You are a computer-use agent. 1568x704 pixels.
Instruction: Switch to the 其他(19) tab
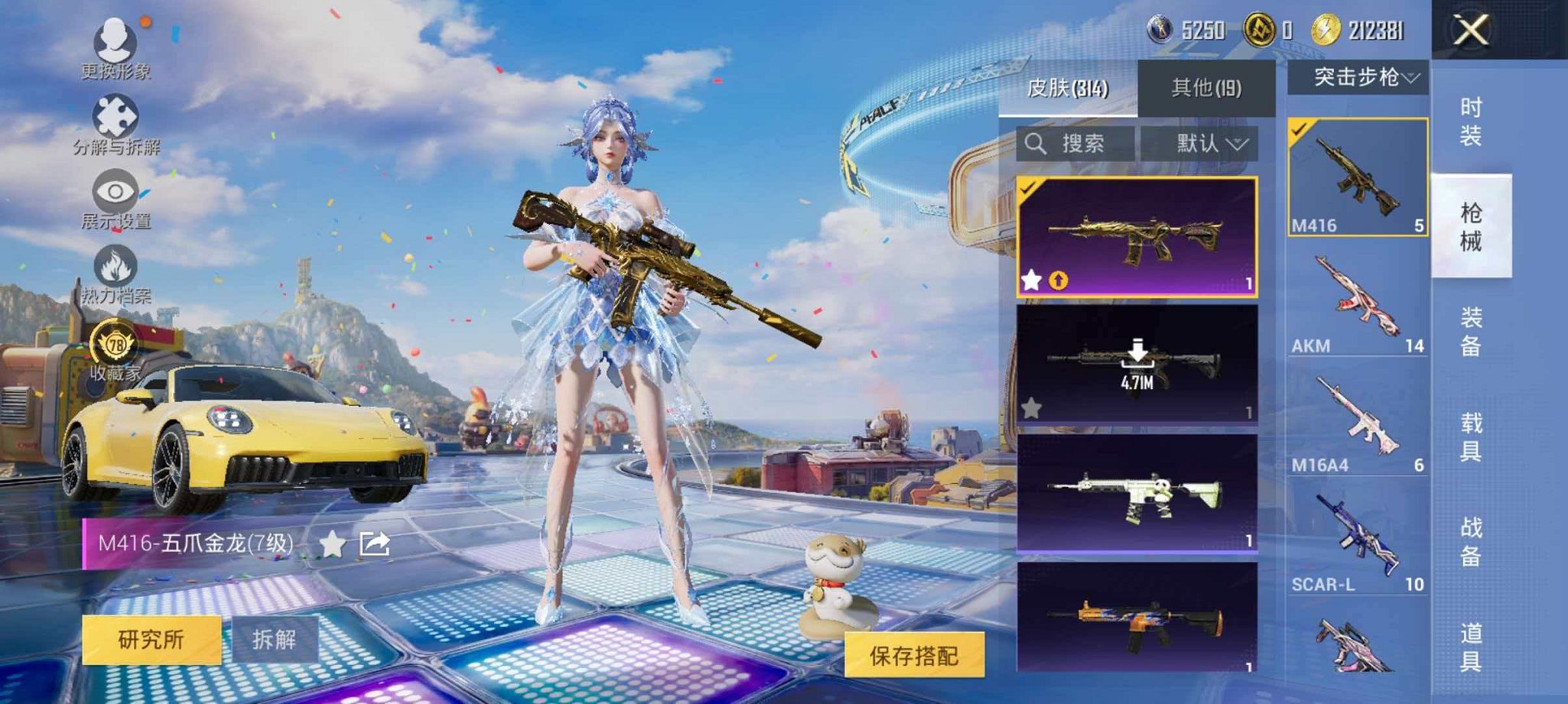tap(1205, 86)
